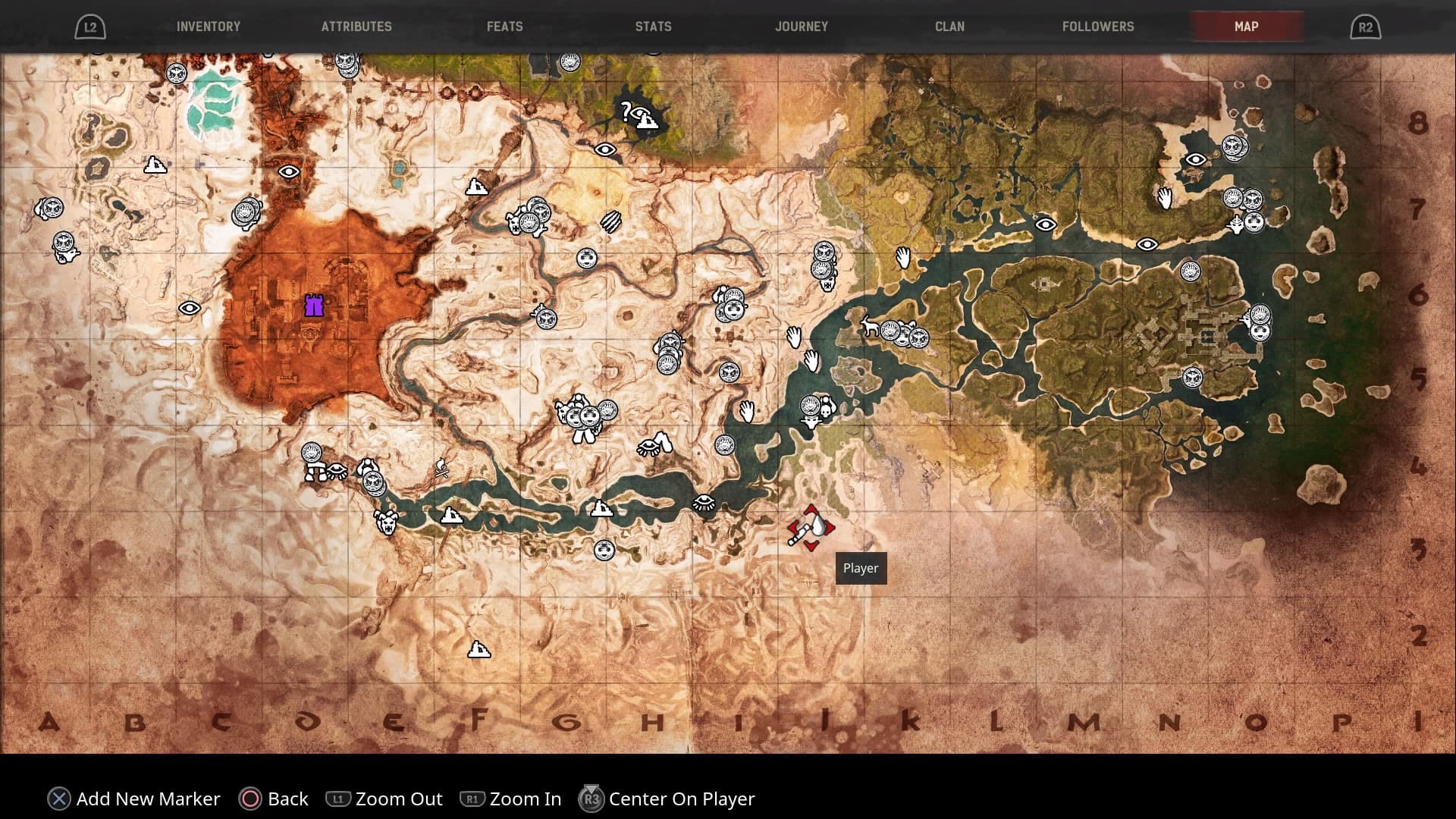Viewport: 1456px width, 819px height.
Task: Select the Followers tab
Action: point(1097,26)
